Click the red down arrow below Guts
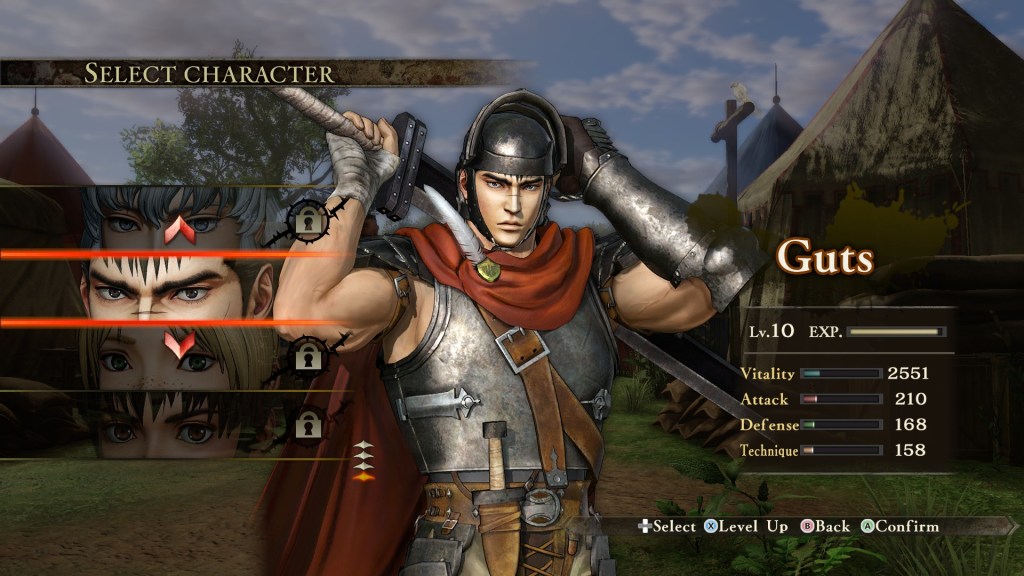1024x576 pixels. tap(180, 344)
